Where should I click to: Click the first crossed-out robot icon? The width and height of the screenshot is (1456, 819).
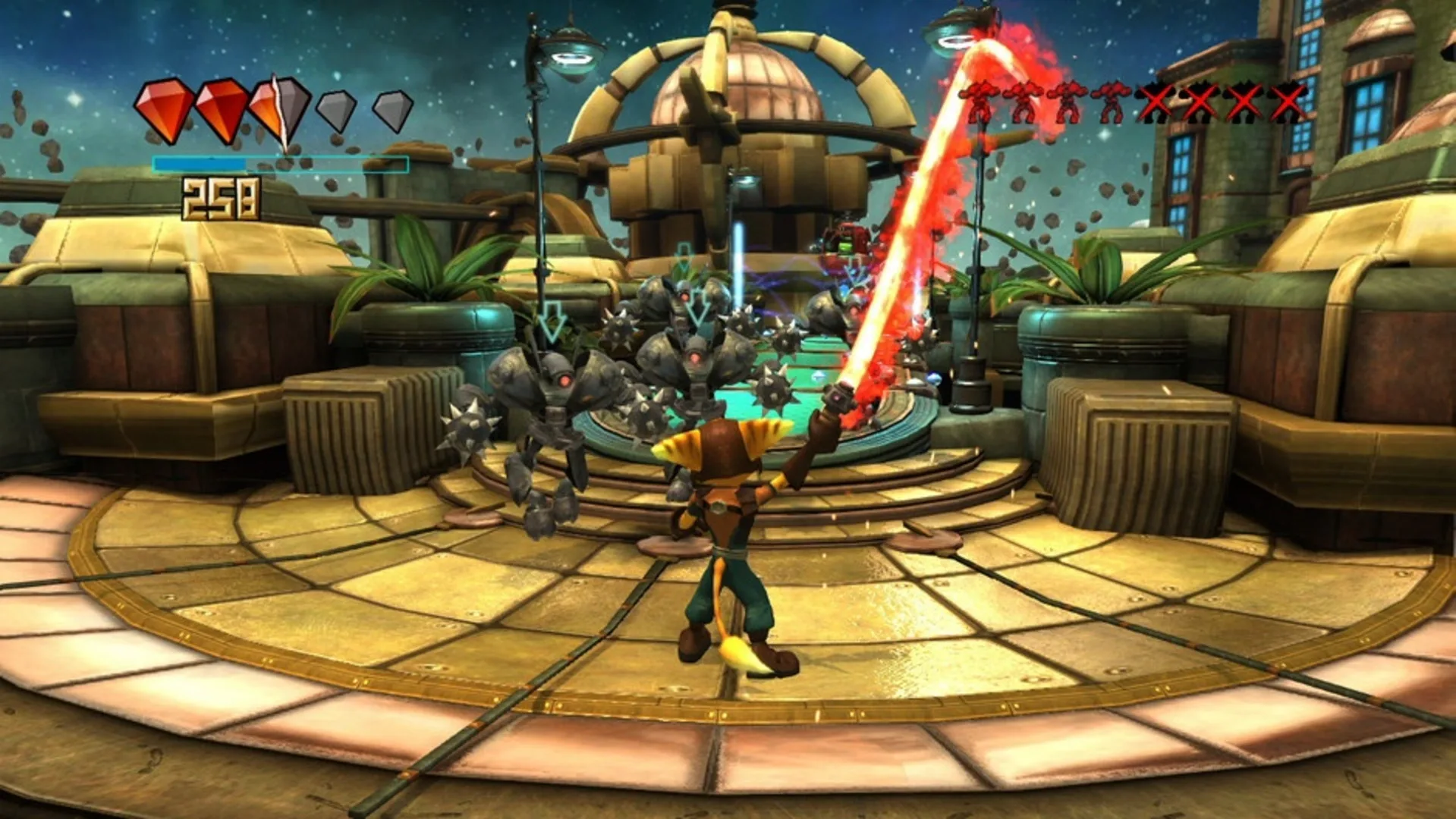[1154, 102]
